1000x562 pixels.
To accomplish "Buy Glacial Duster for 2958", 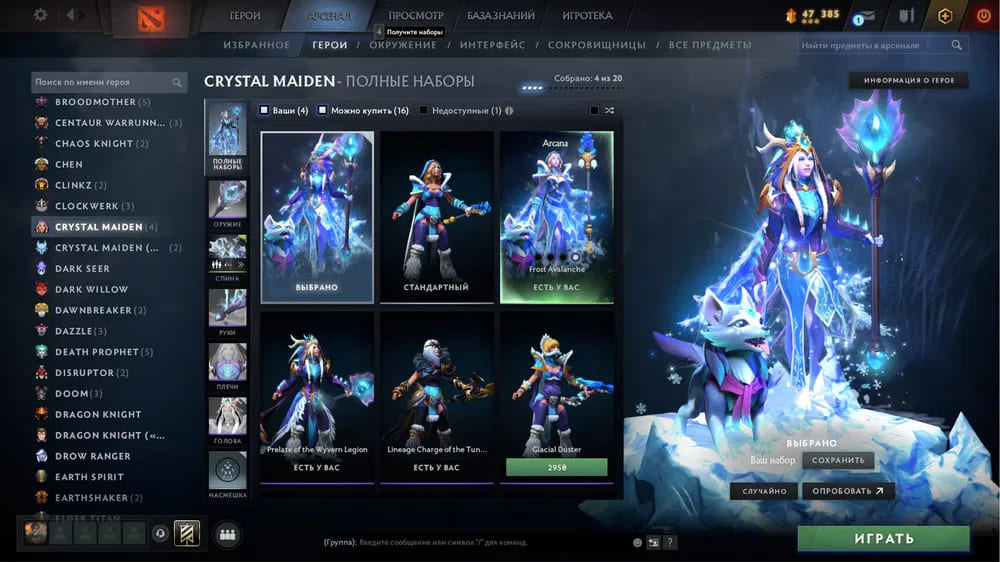I will 556,467.
